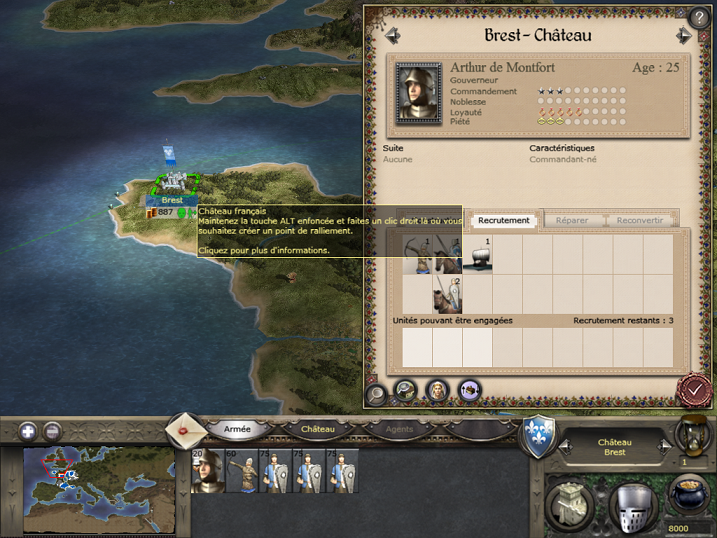Zoom in the minimap with plus button
The width and height of the screenshot is (717, 538).
[x=27, y=432]
